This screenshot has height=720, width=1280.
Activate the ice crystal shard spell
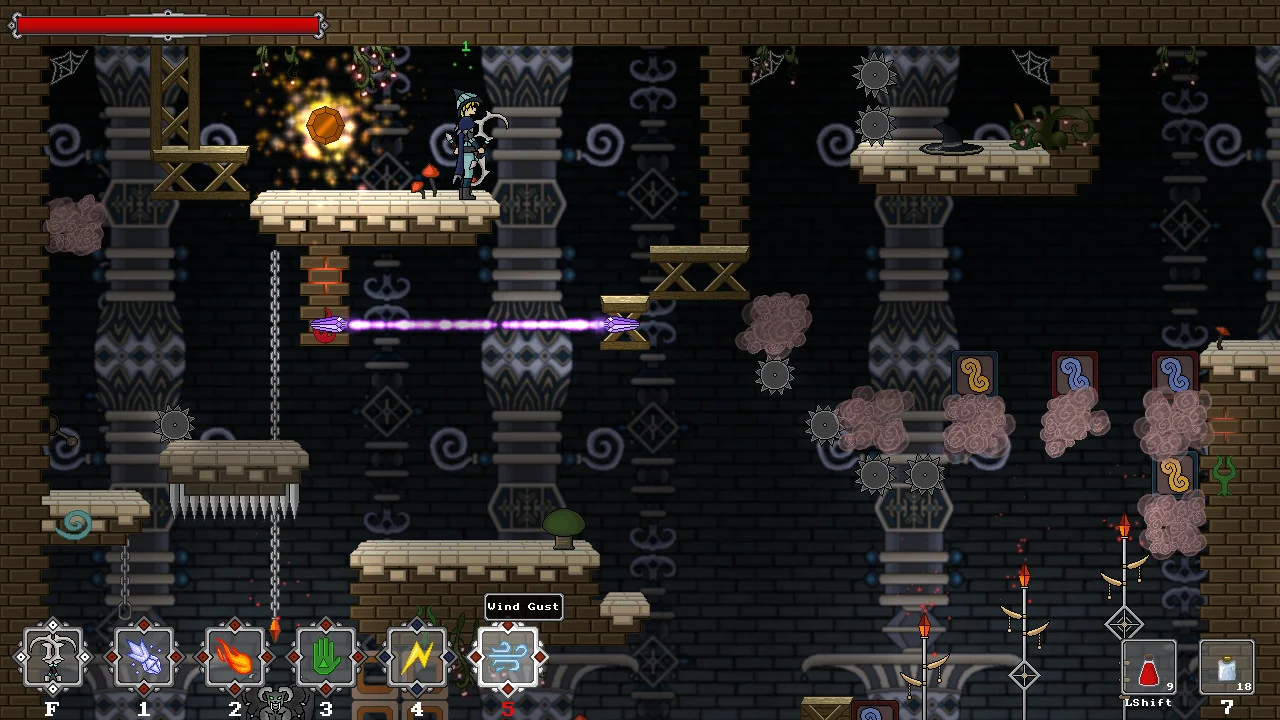[x=144, y=657]
